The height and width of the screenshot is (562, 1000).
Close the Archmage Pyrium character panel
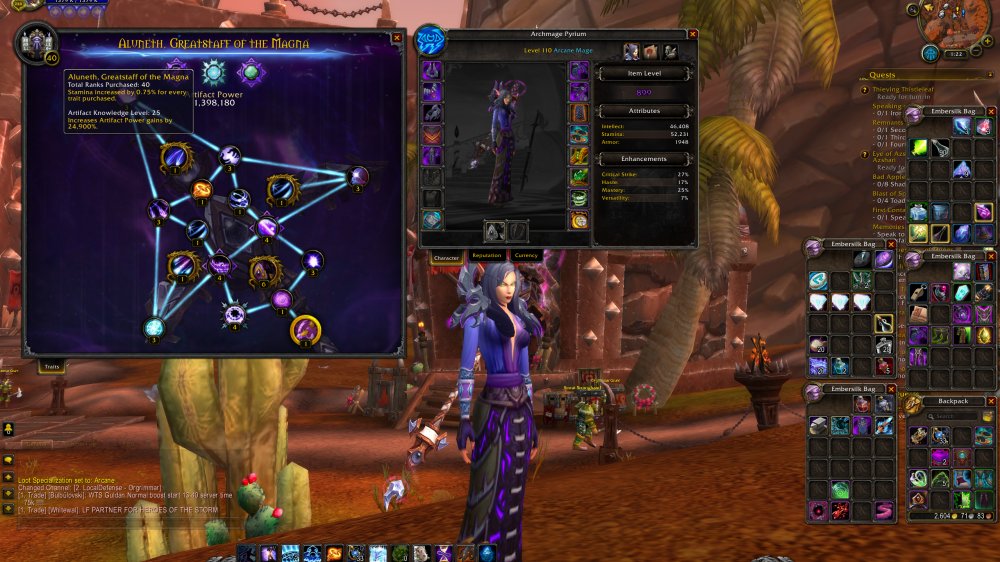690,34
